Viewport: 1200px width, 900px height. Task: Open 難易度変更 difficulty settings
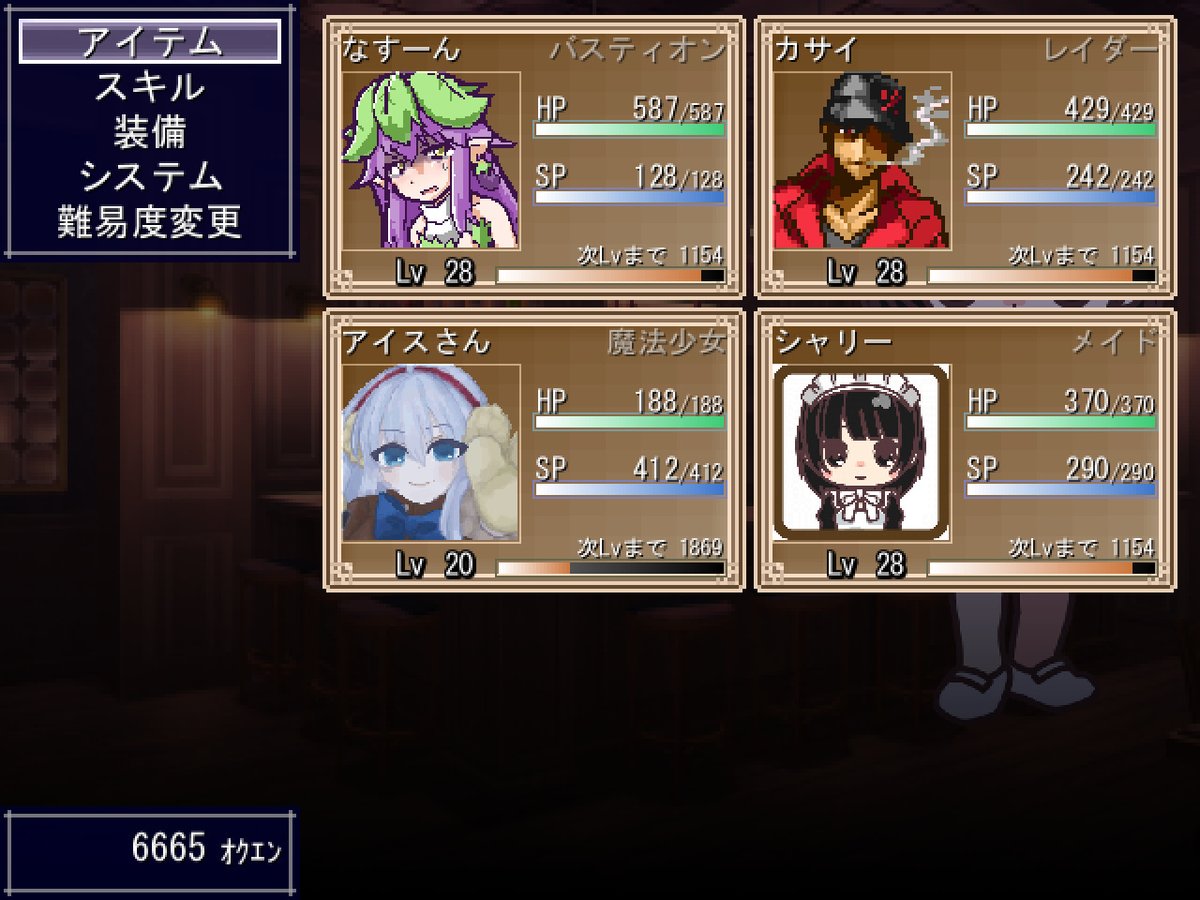(150, 222)
